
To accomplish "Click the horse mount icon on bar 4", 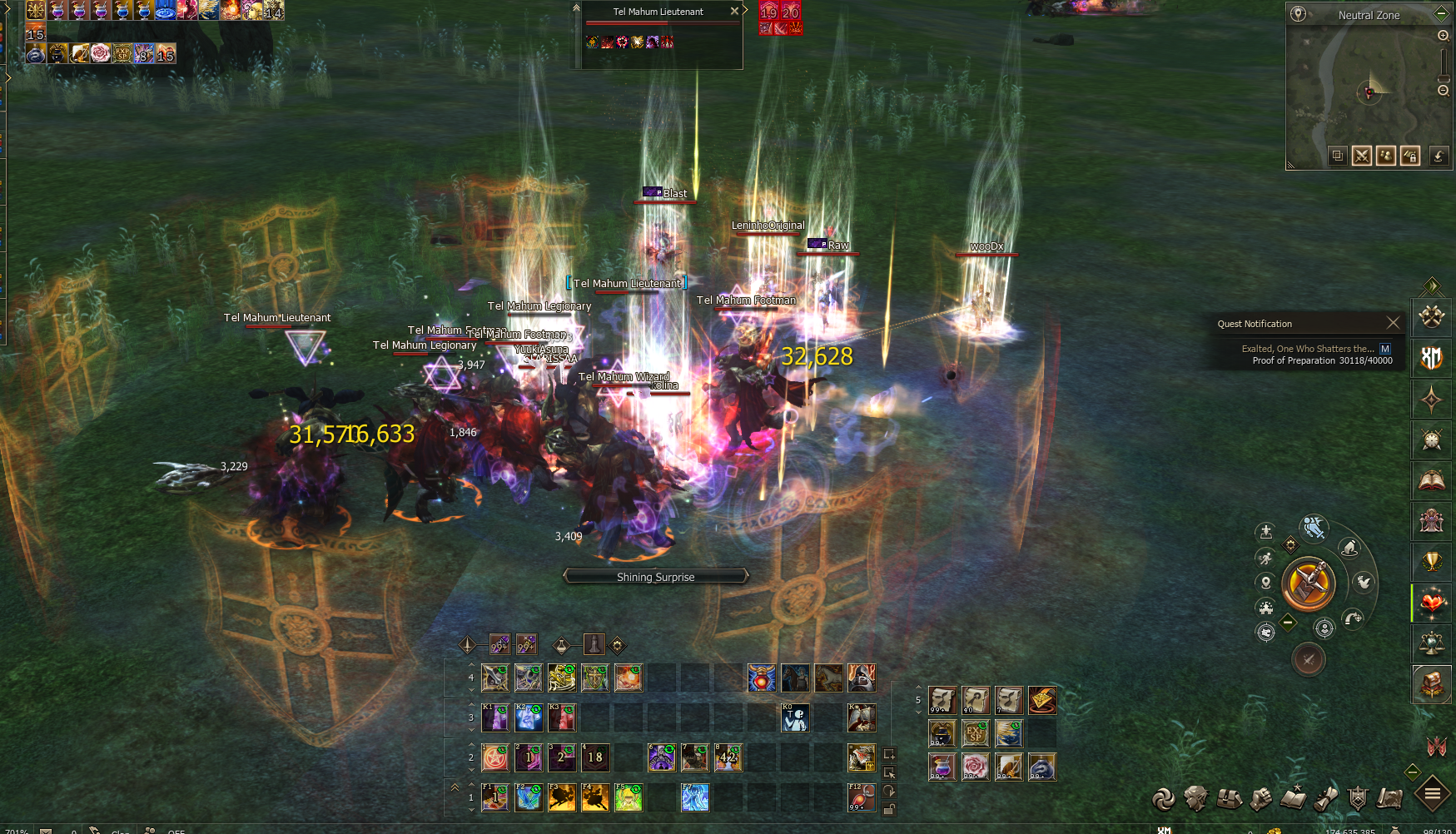I will (828, 678).
